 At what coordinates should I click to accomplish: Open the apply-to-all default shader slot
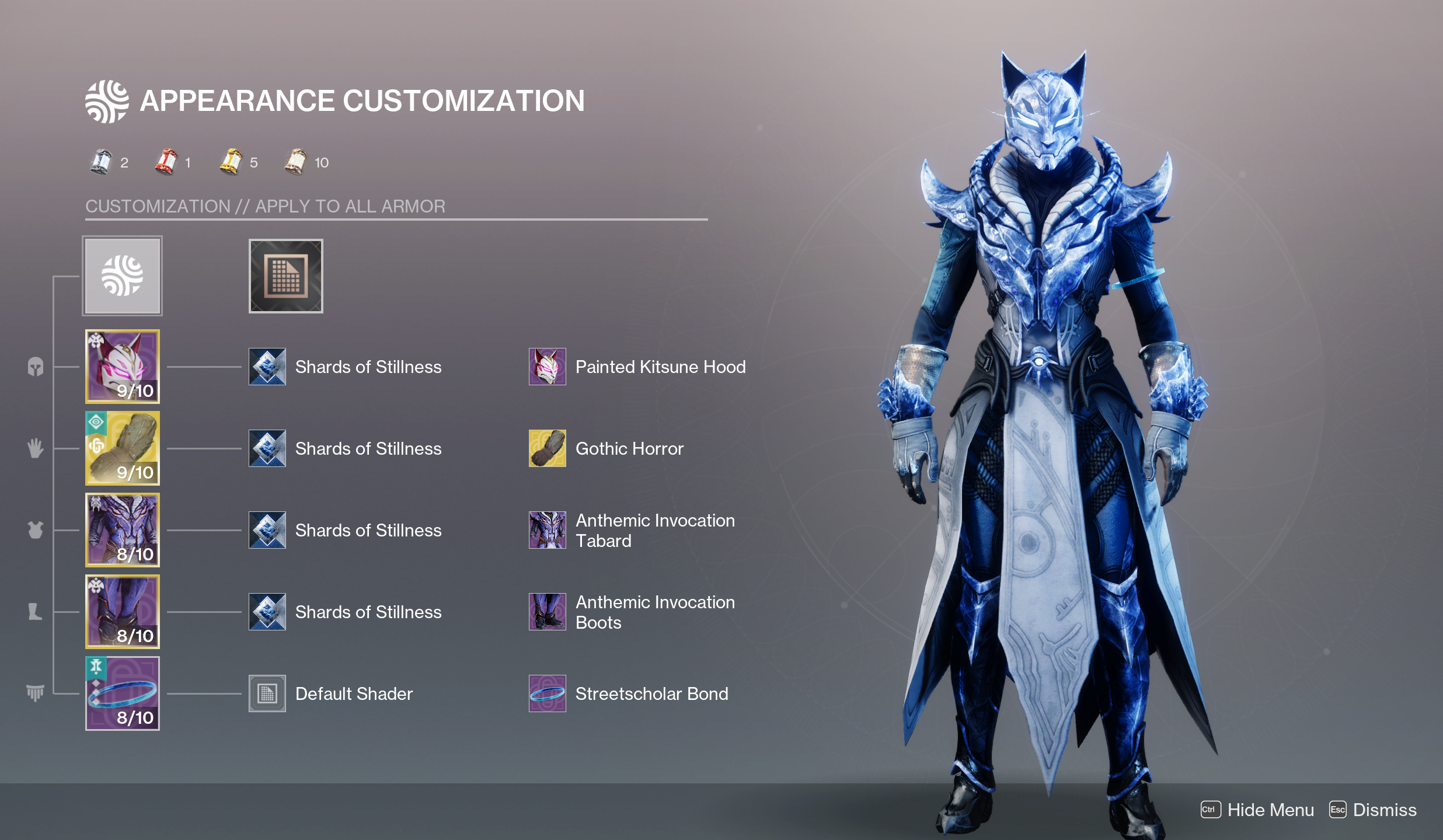285,276
